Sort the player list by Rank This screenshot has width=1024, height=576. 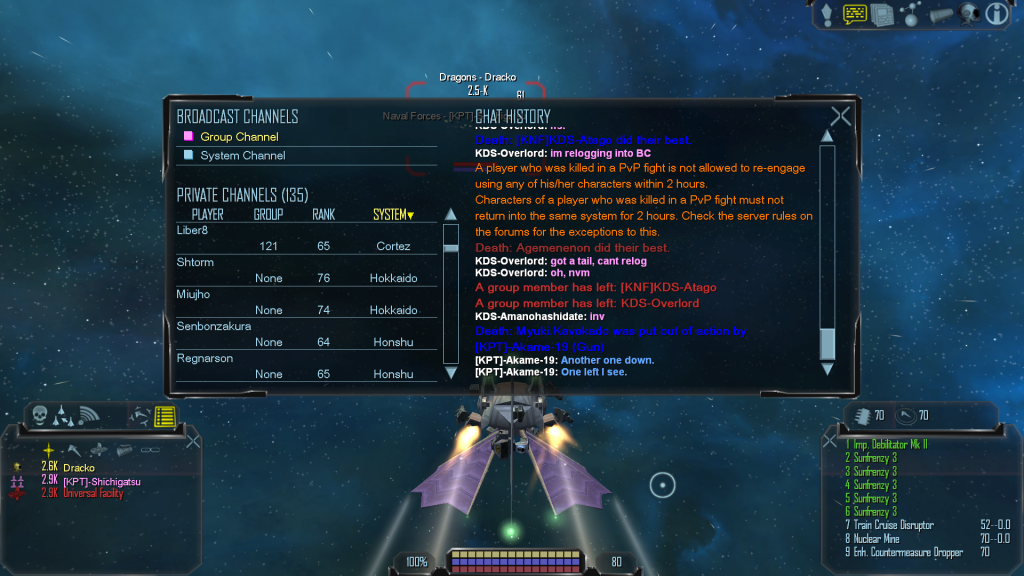[323, 215]
